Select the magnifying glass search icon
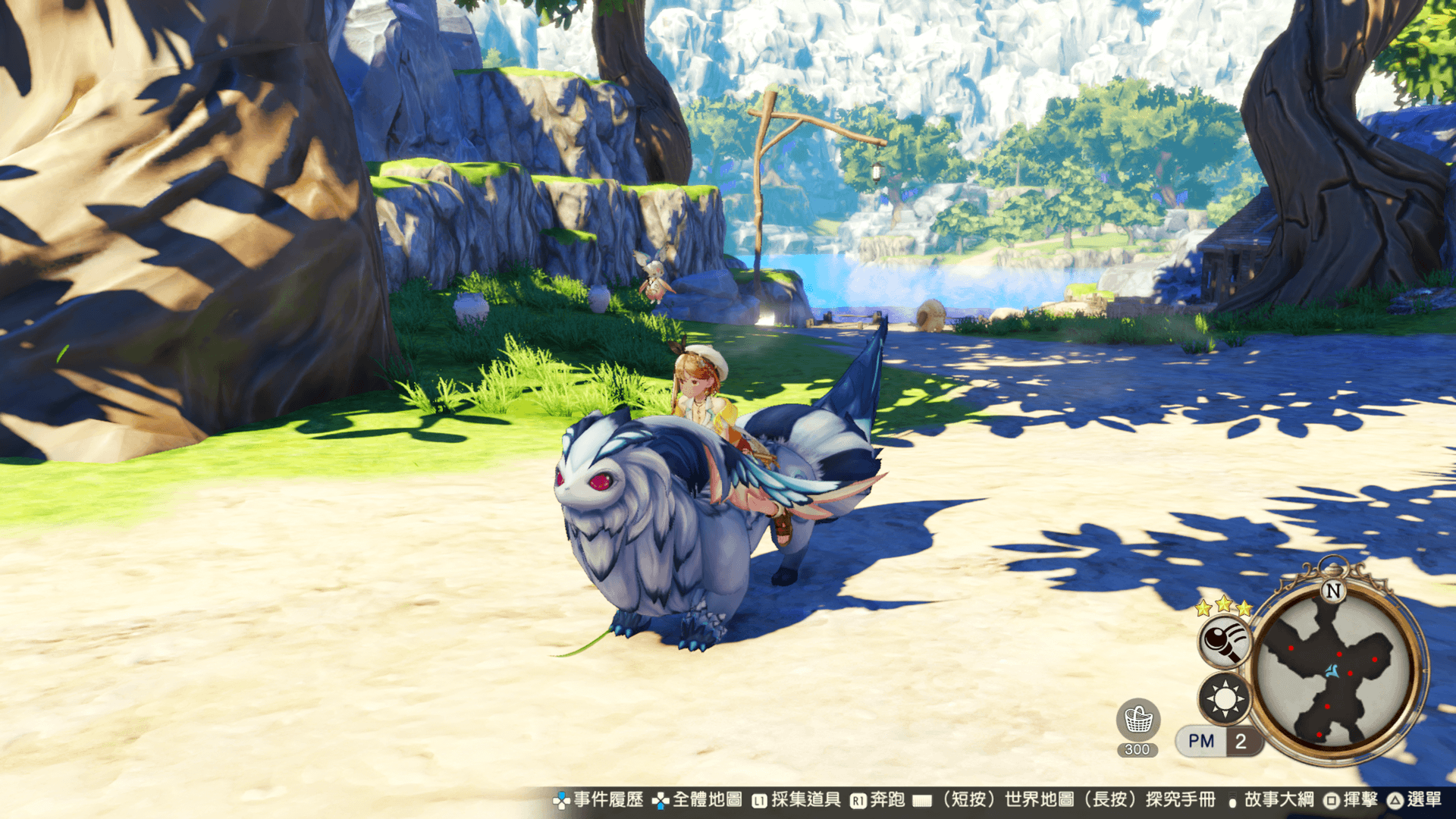 (x=1223, y=641)
